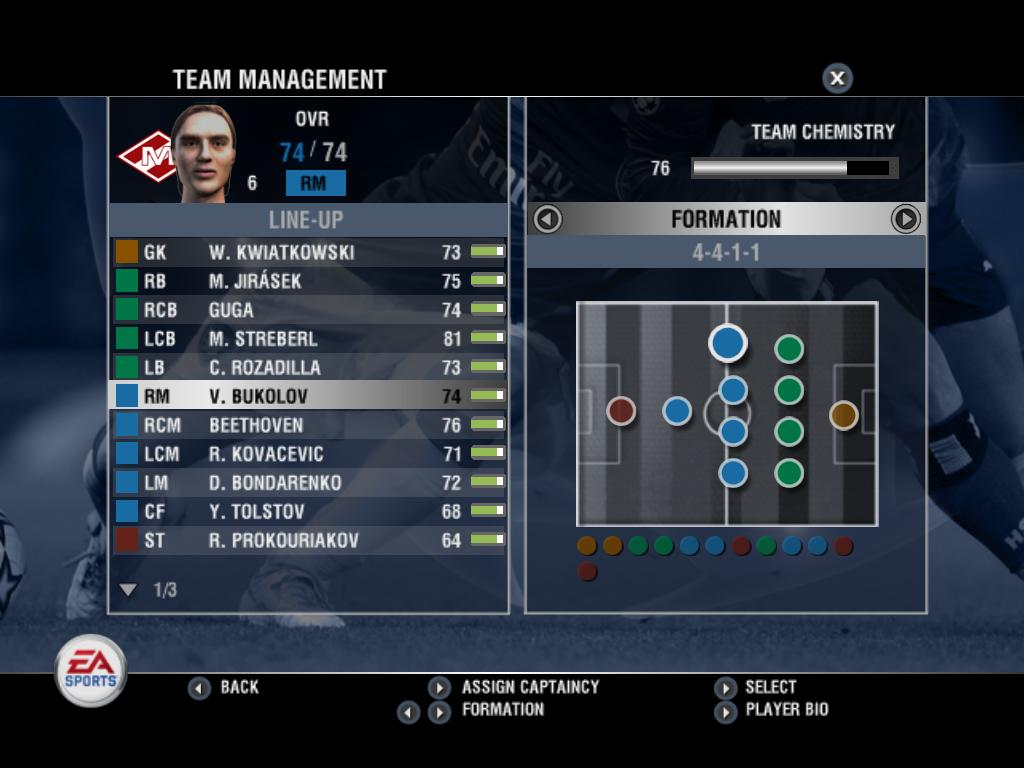Select the striker marker on the pitch
The width and height of the screenshot is (1024, 768).
point(621,410)
